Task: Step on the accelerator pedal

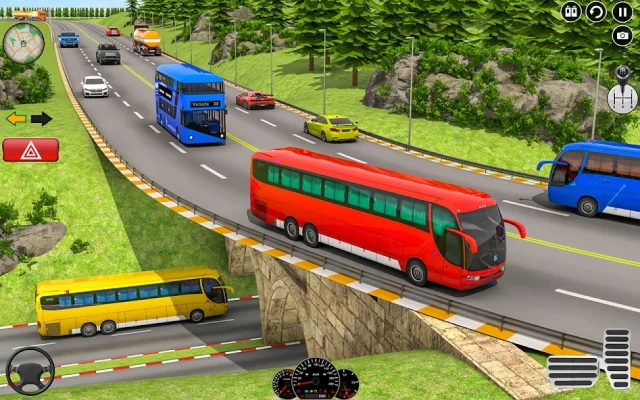Action: 617,358
